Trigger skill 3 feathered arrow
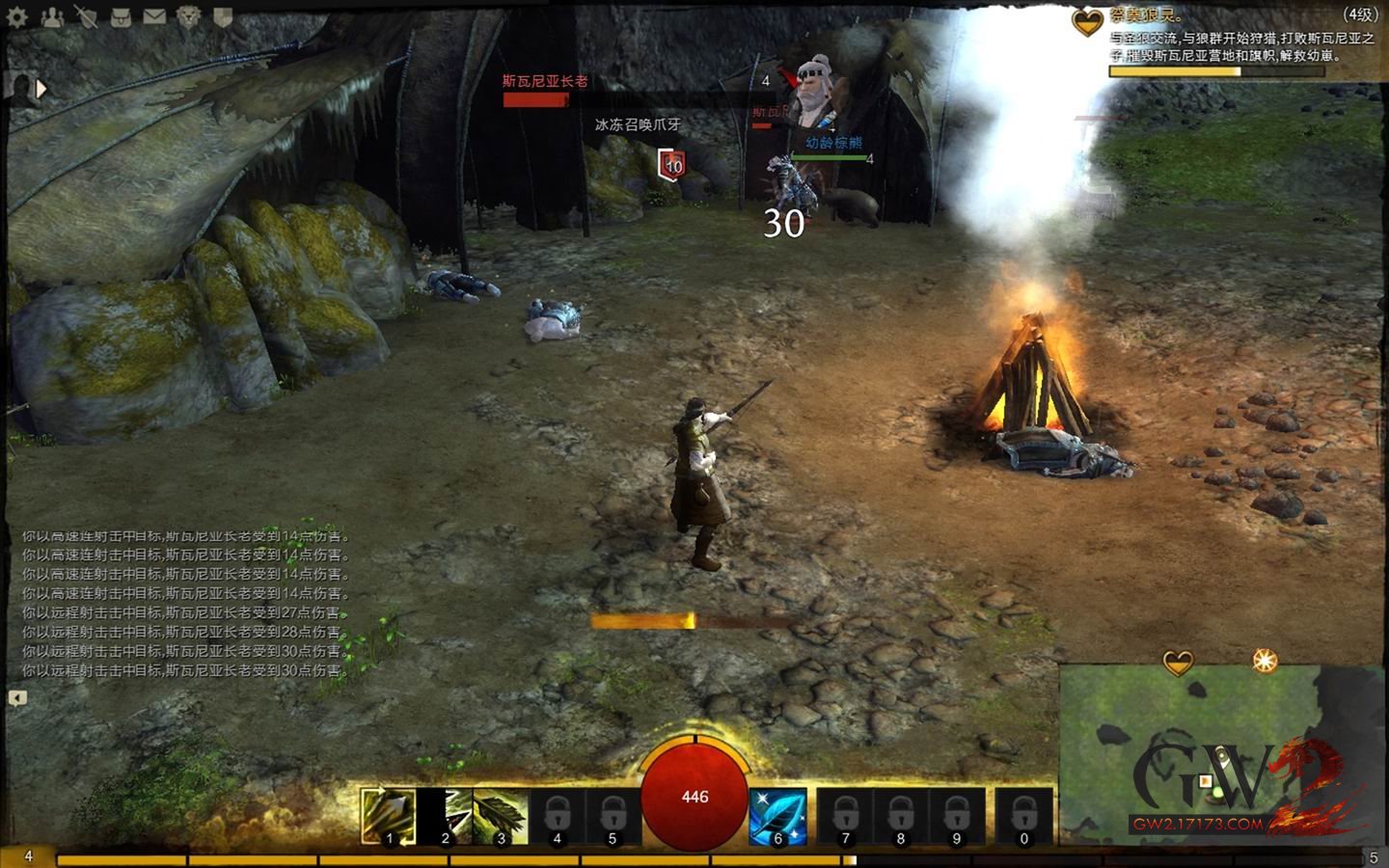The height and width of the screenshot is (868, 1389). (x=501, y=816)
